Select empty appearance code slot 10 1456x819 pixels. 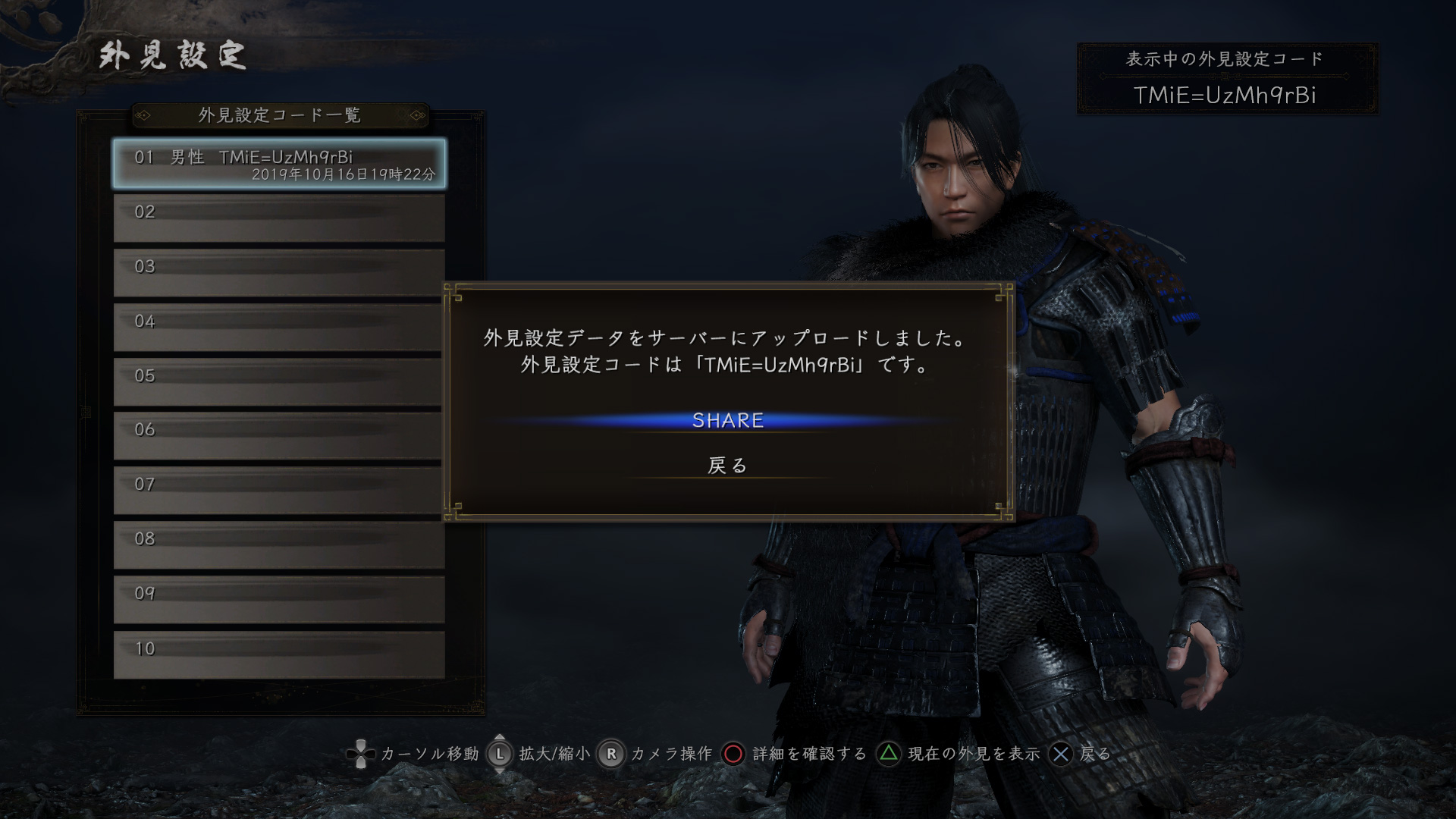point(279,654)
